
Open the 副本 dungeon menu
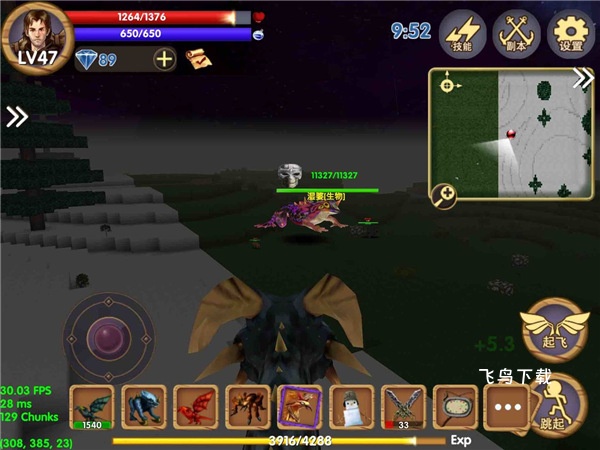(516, 33)
